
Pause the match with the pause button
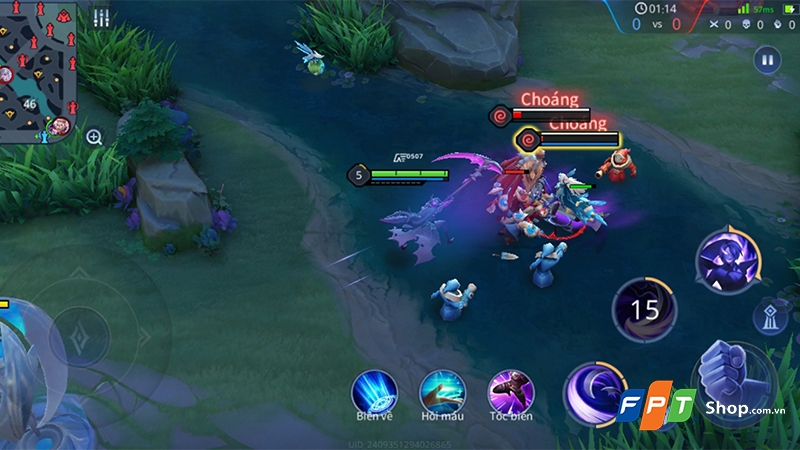pos(767,59)
